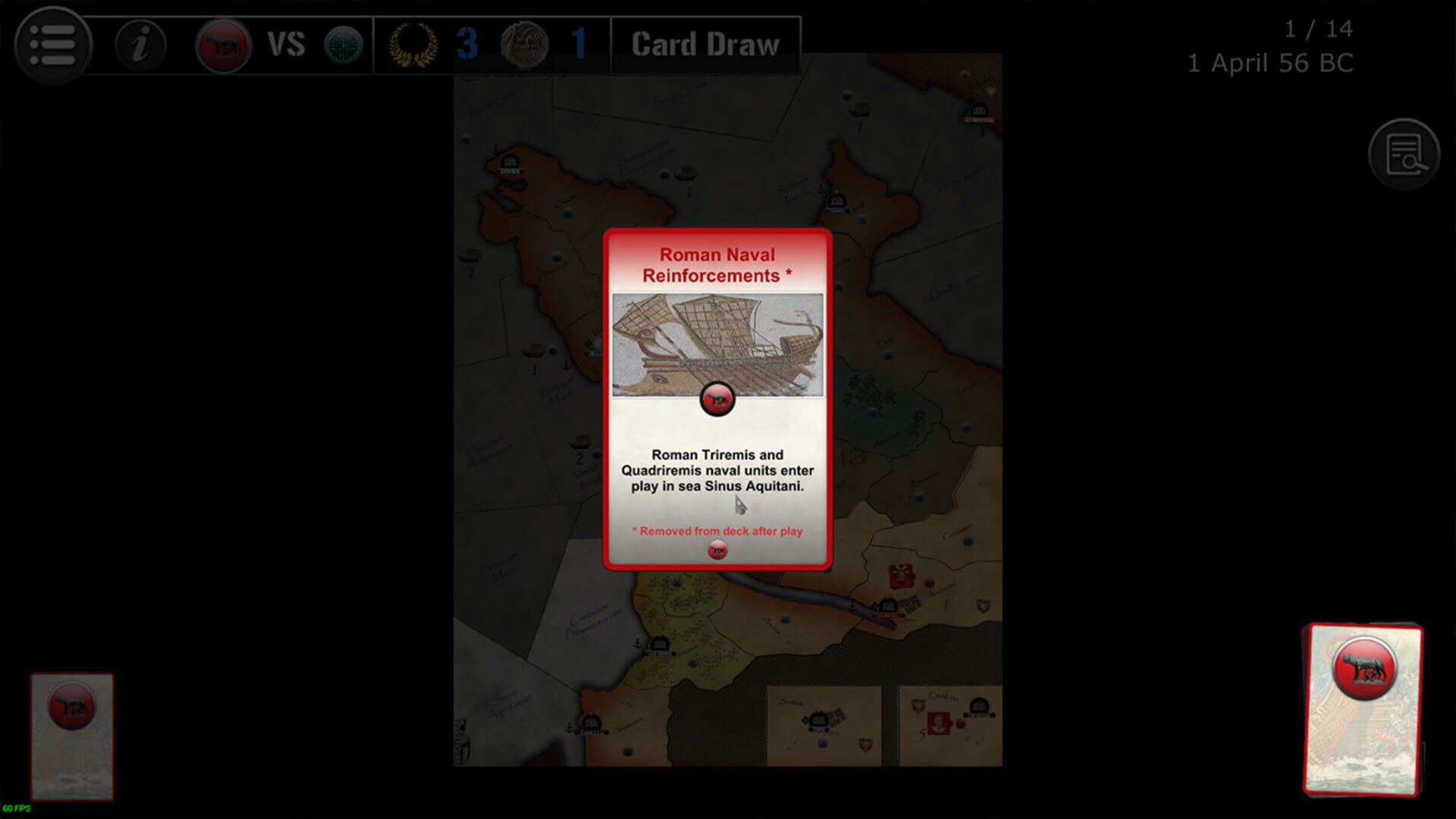The image size is (1456, 819).
Task: Select the Card Draw phase label
Action: [704, 43]
